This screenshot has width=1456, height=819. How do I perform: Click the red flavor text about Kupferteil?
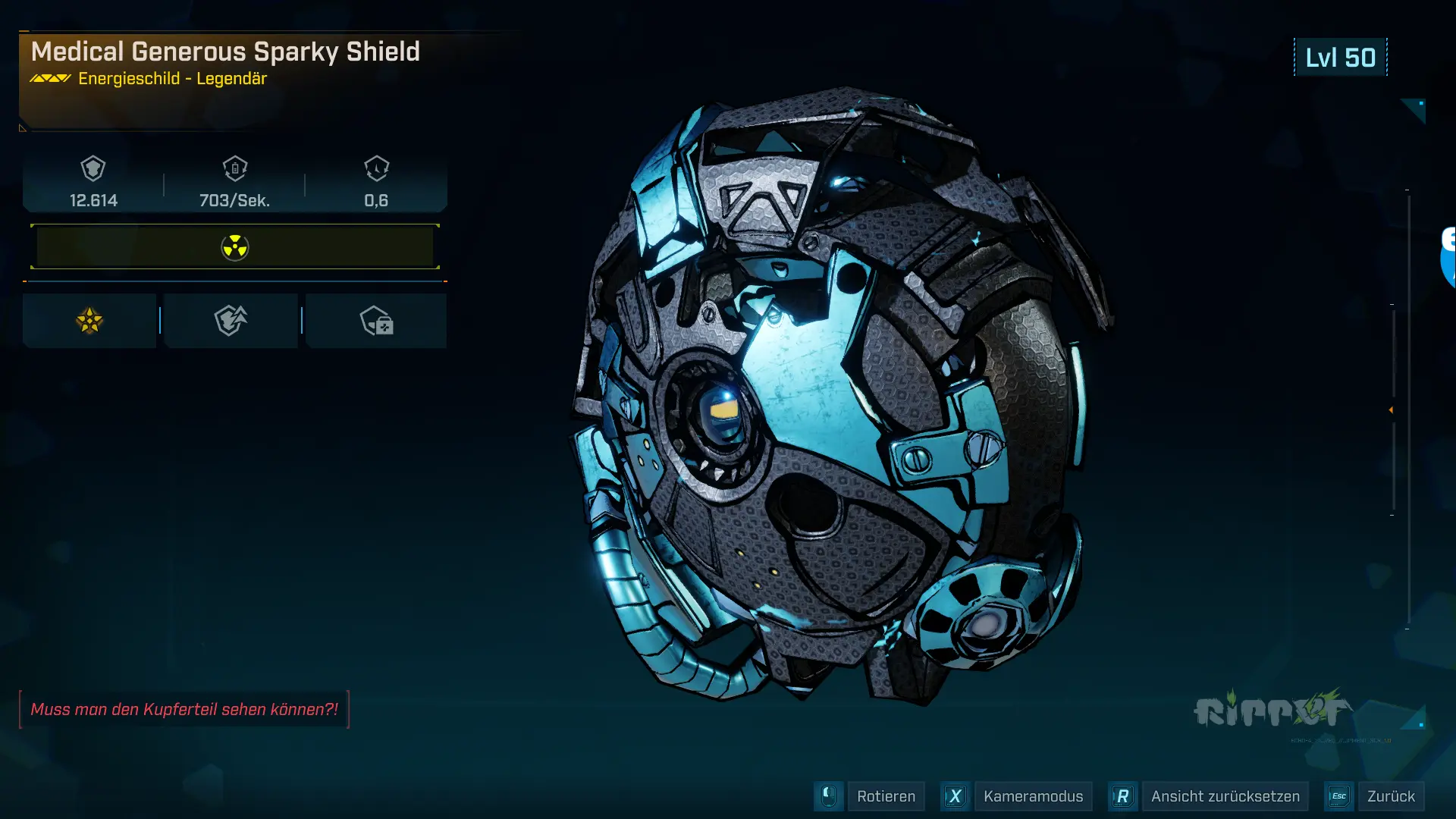point(184,710)
